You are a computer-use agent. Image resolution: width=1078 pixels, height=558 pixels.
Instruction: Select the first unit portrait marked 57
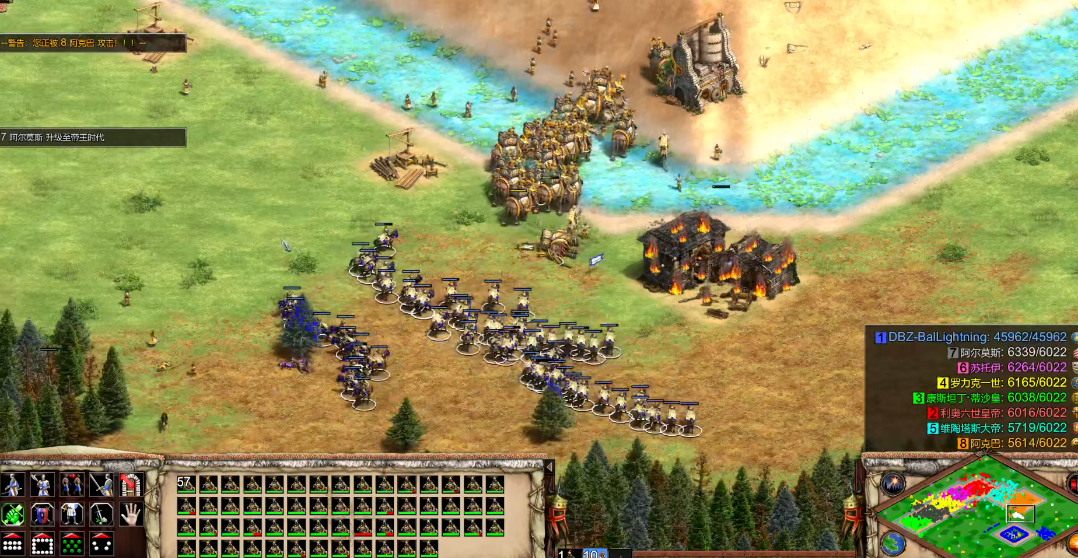coord(187,485)
